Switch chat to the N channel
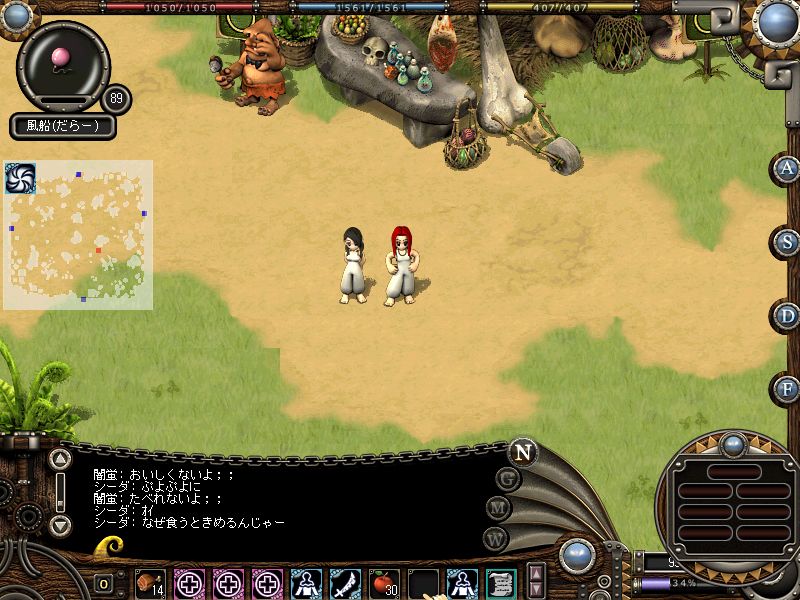This screenshot has width=800, height=600. point(522,452)
